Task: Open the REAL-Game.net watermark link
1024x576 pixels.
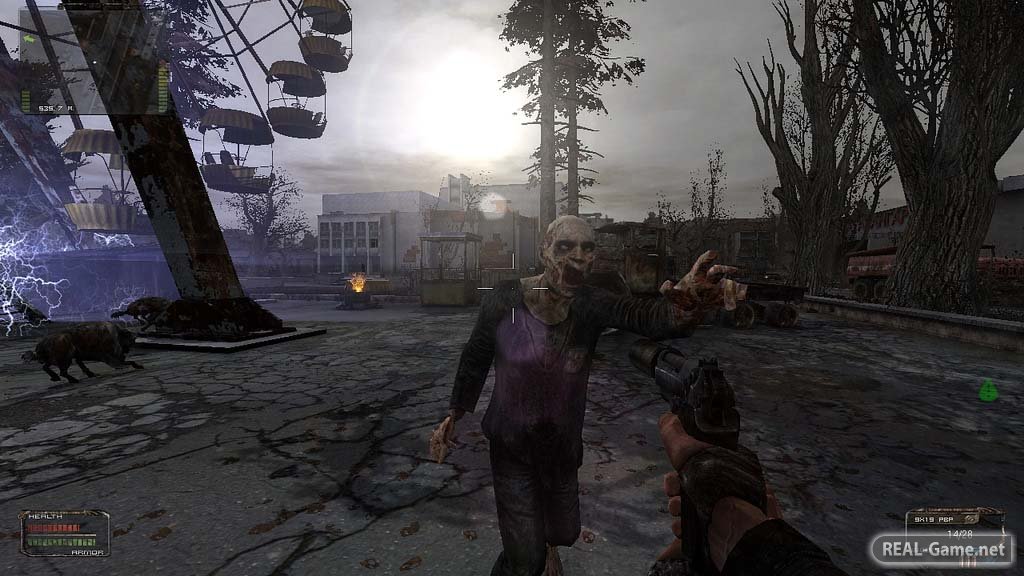Action: (941, 549)
